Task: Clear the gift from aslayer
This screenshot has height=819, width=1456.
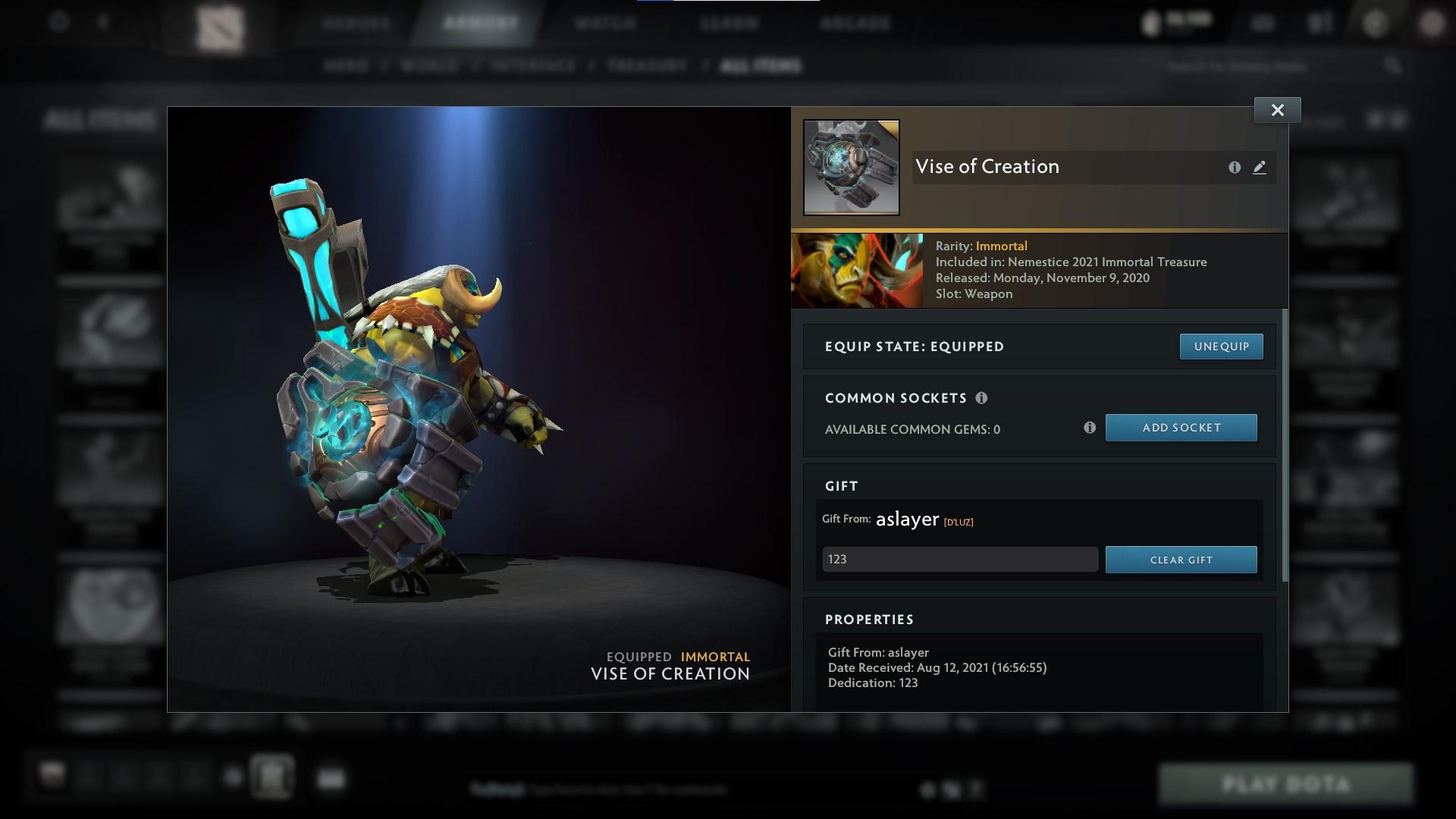Action: [x=1181, y=560]
